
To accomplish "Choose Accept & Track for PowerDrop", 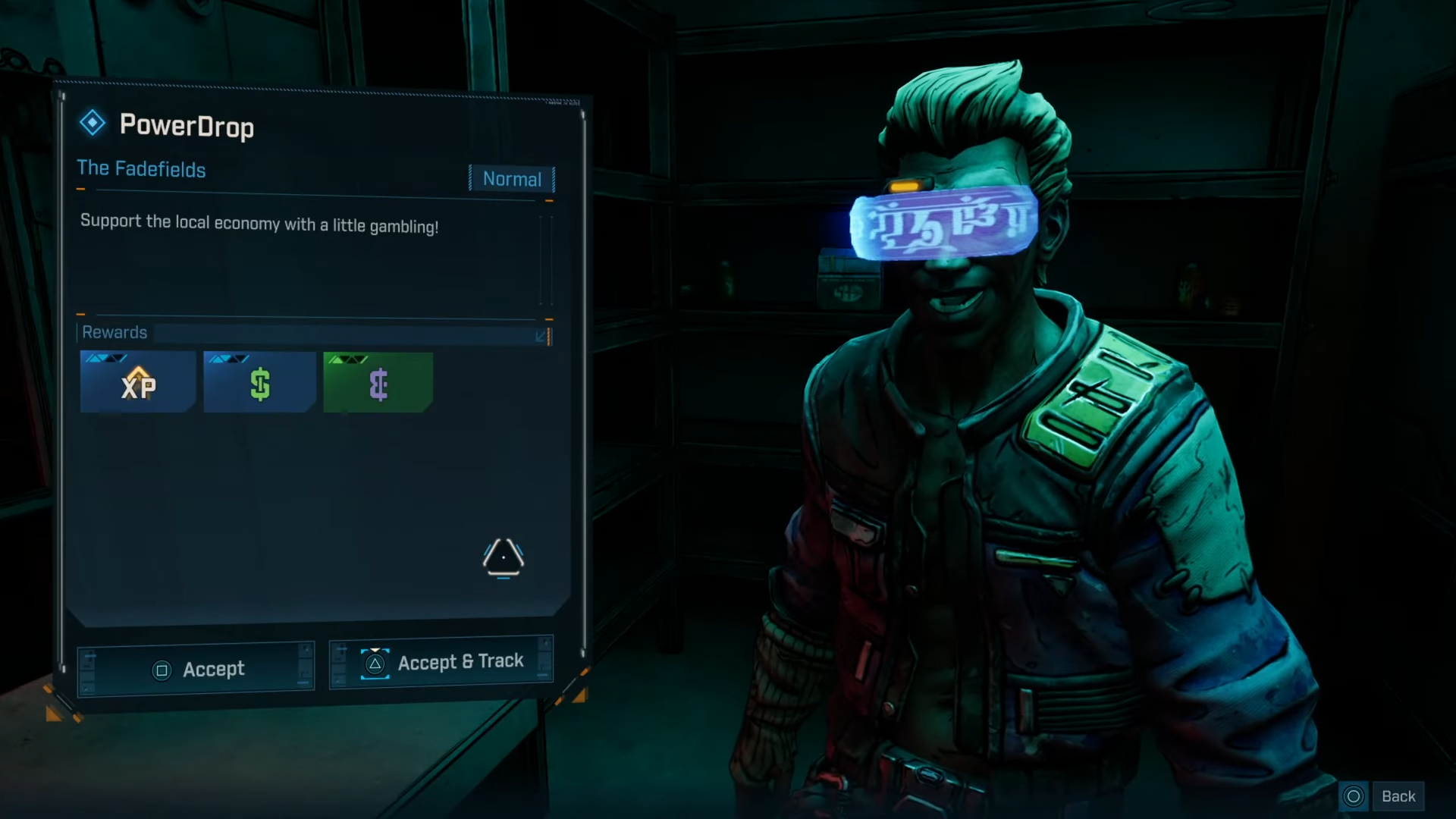I will click(441, 663).
